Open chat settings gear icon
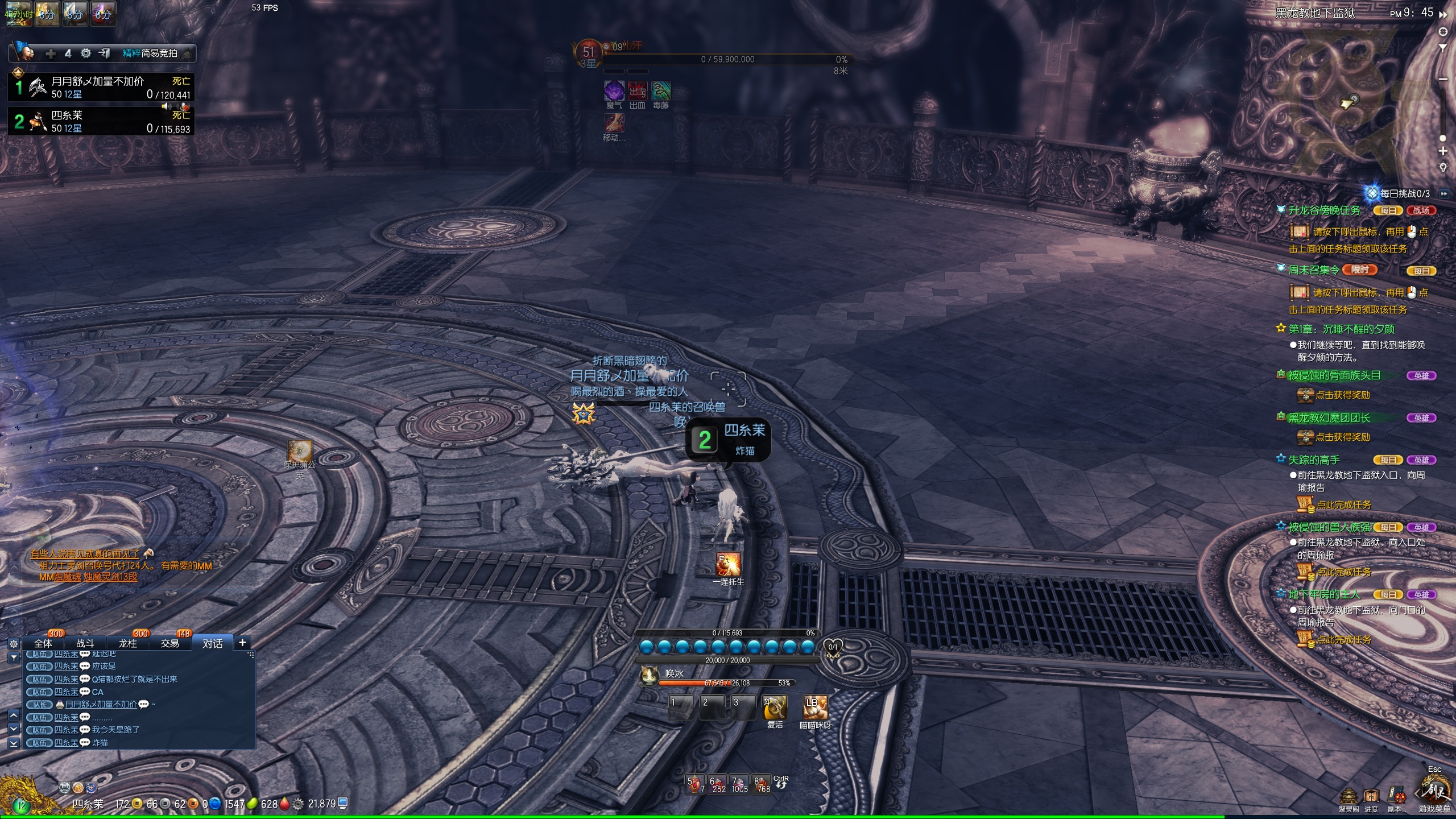The width and height of the screenshot is (1456, 819). [x=14, y=644]
